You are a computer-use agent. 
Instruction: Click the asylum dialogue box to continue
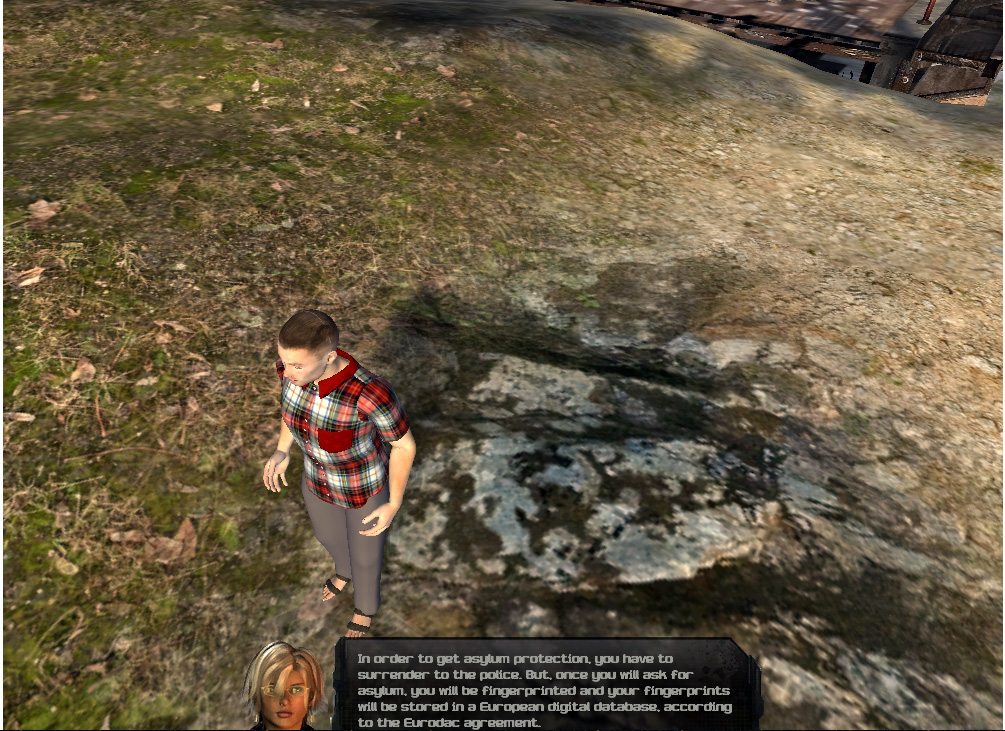(x=546, y=687)
